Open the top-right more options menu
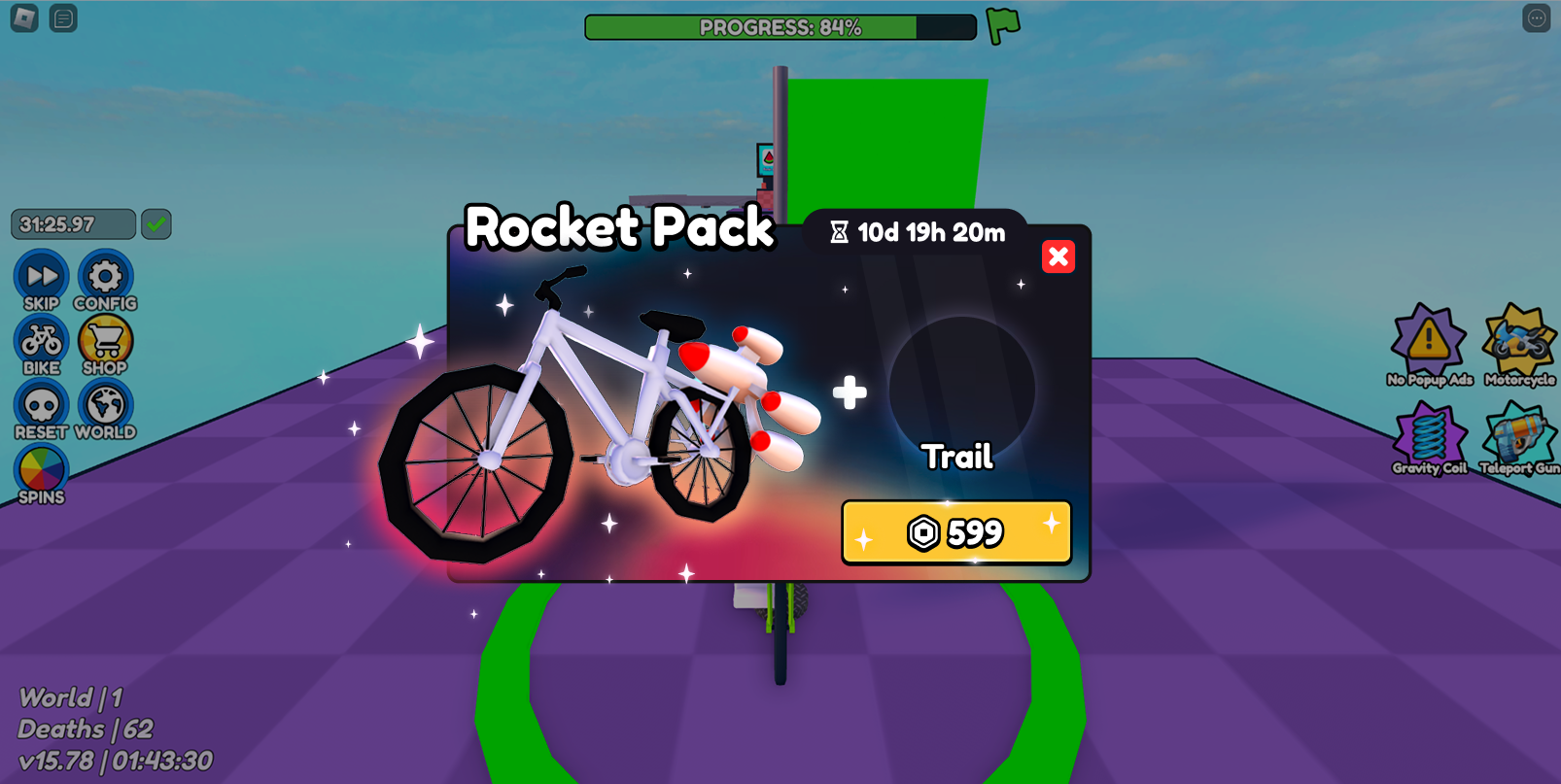The height and width of the screenshot is (784, 1561). 1536,18
